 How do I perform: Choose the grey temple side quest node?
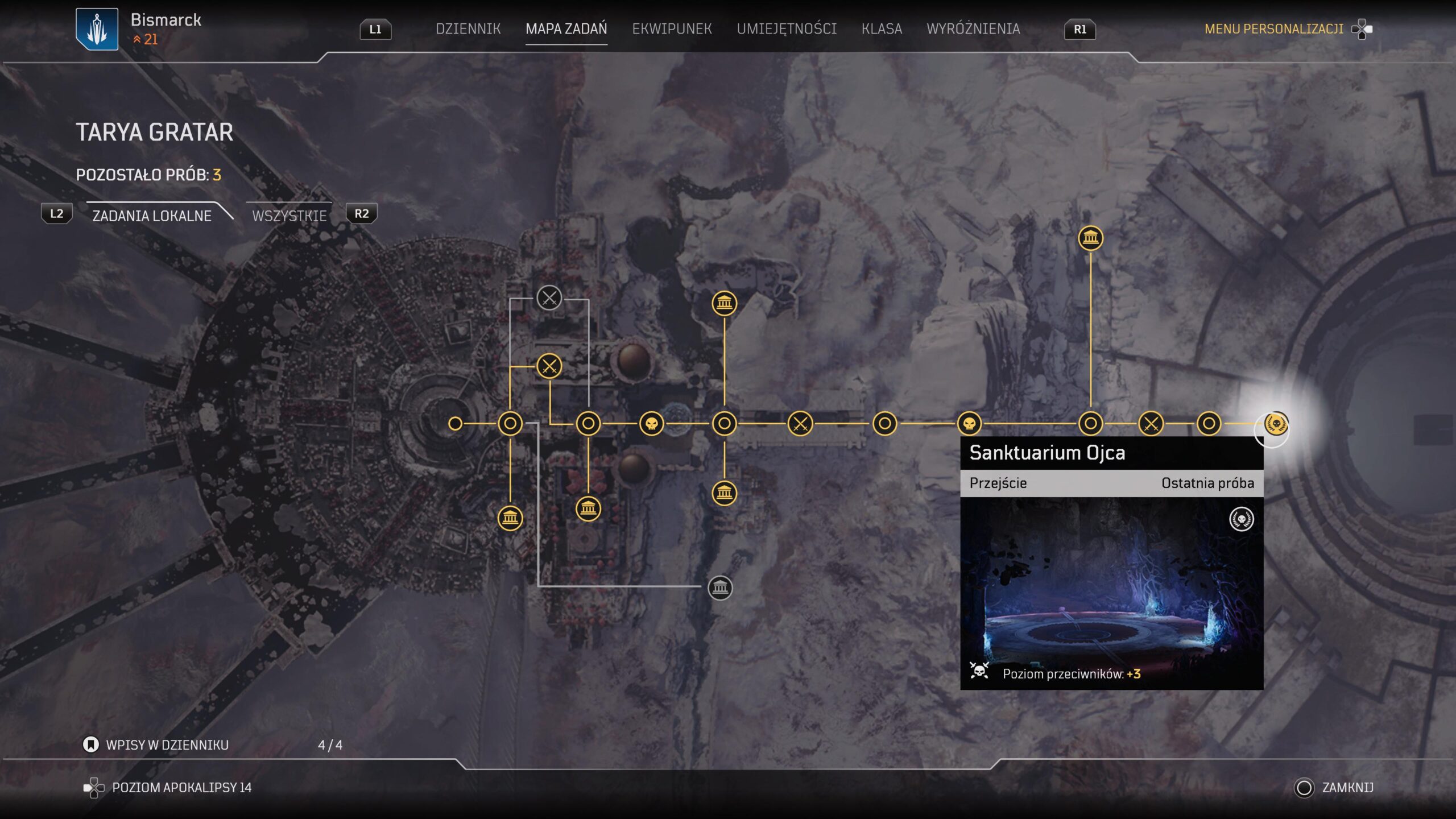tap(720, 587)
